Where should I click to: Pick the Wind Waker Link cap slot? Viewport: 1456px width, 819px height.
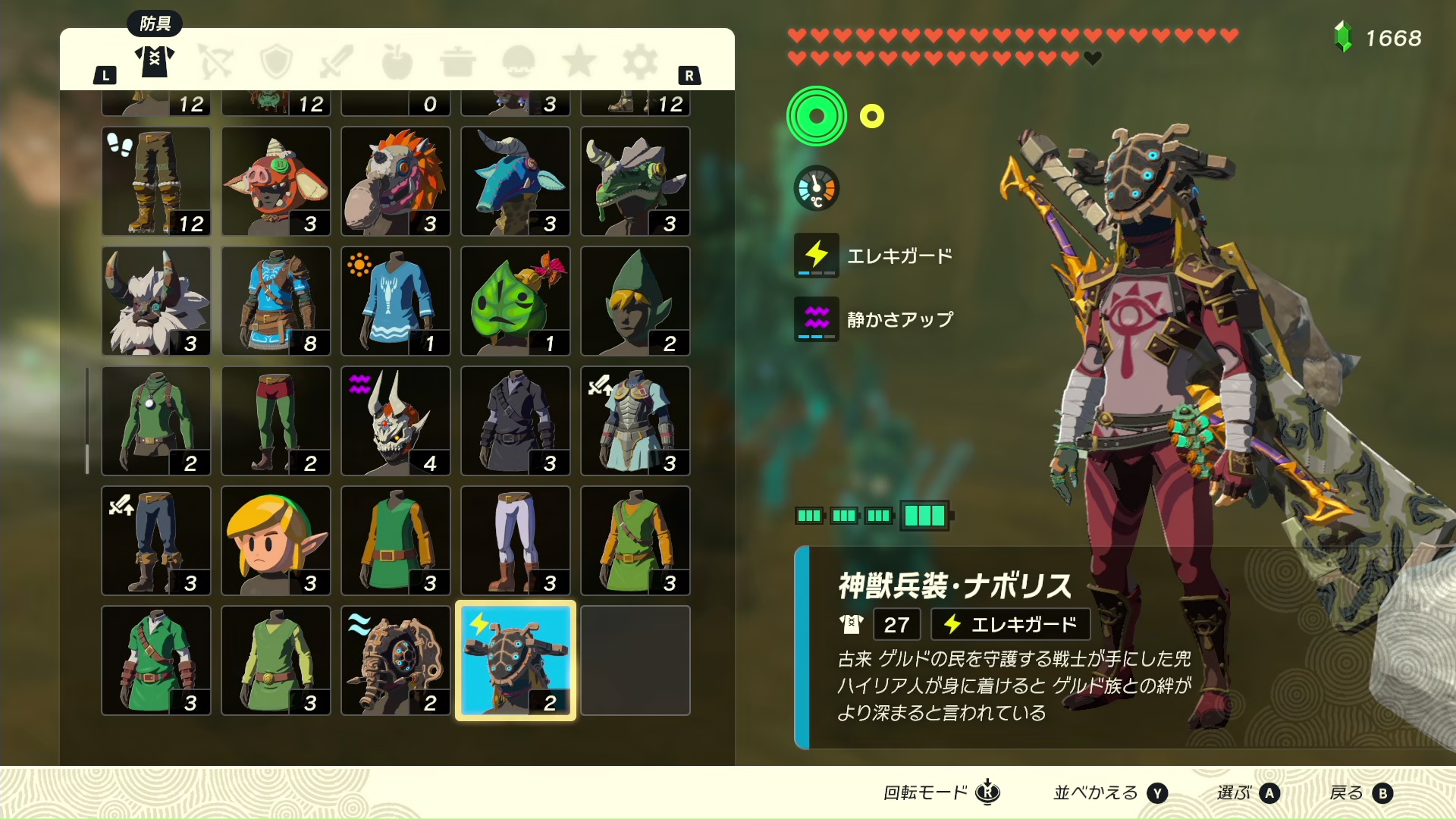(x=276, y=541)
